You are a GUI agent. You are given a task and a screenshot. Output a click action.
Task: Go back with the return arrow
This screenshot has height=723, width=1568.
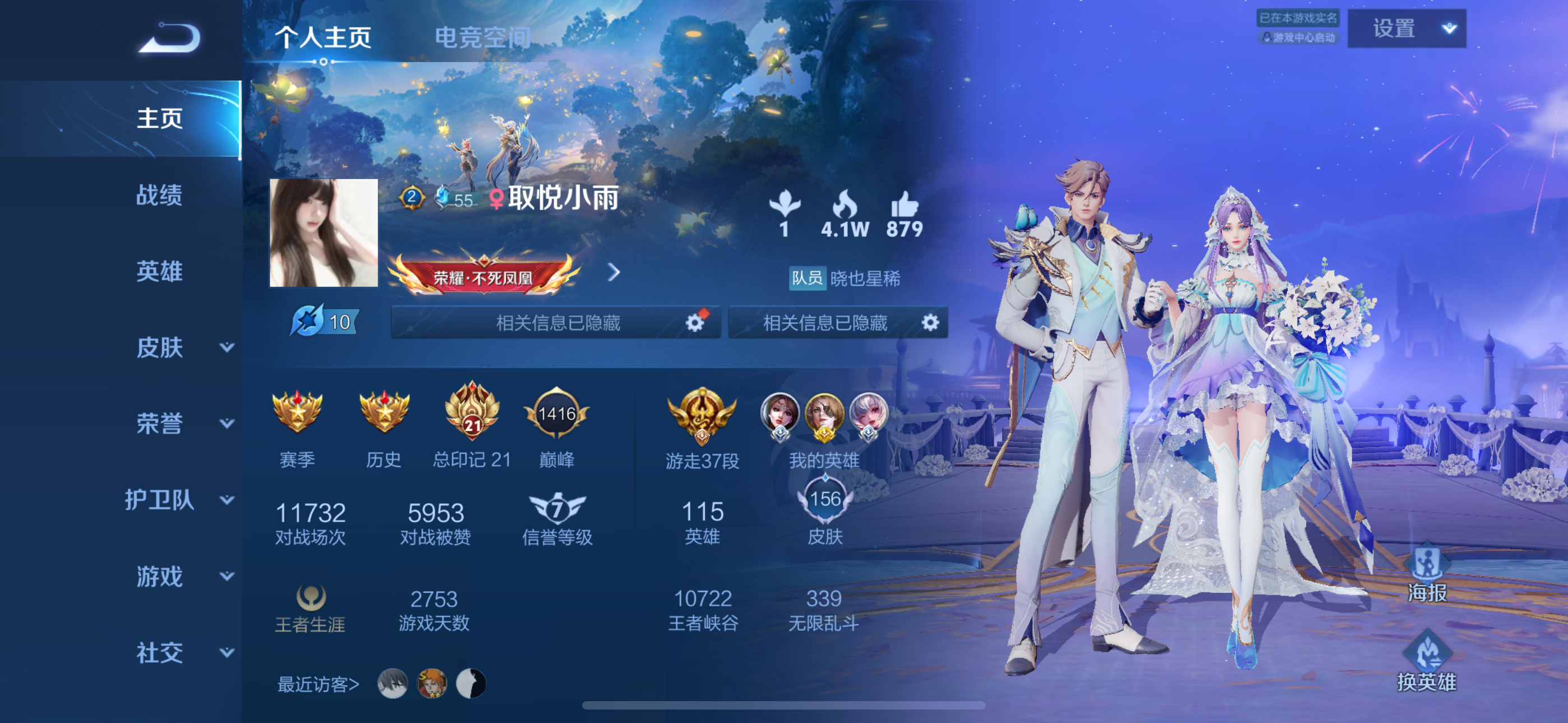(170, 38)
